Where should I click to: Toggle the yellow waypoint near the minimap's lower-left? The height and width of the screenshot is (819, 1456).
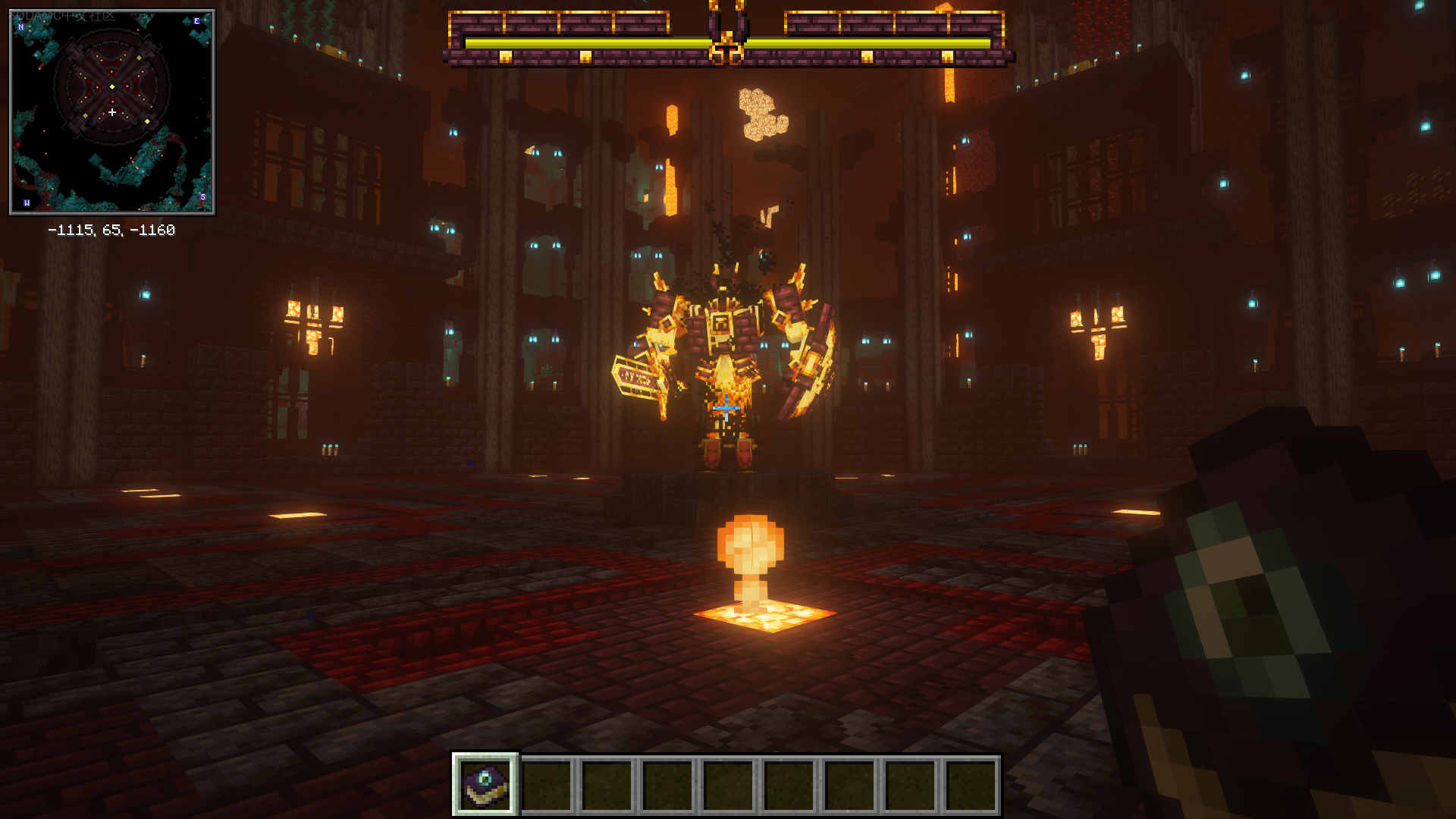point(86,115)
